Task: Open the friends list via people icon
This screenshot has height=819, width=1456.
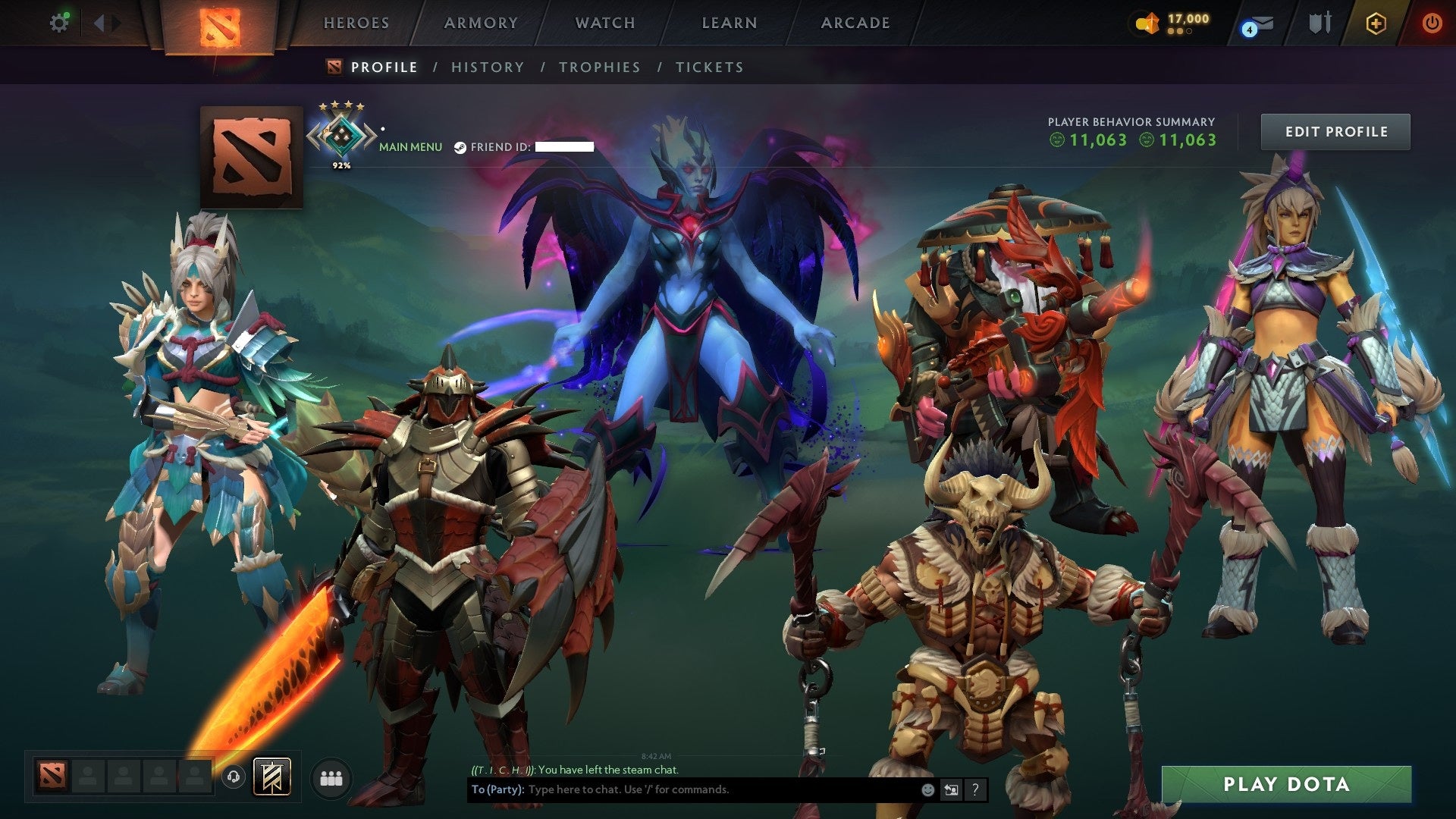Action: click(331, 777)
